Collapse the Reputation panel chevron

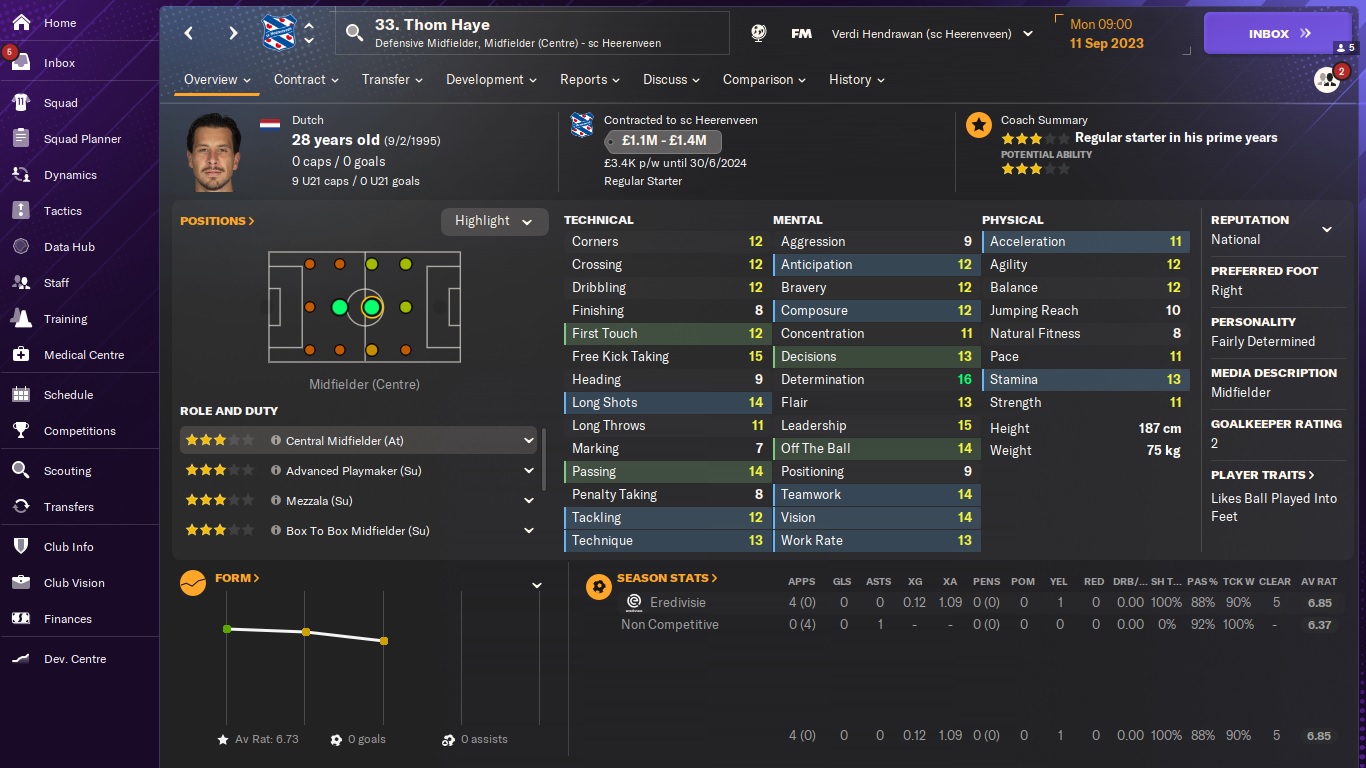click(x=1327, y=227)
